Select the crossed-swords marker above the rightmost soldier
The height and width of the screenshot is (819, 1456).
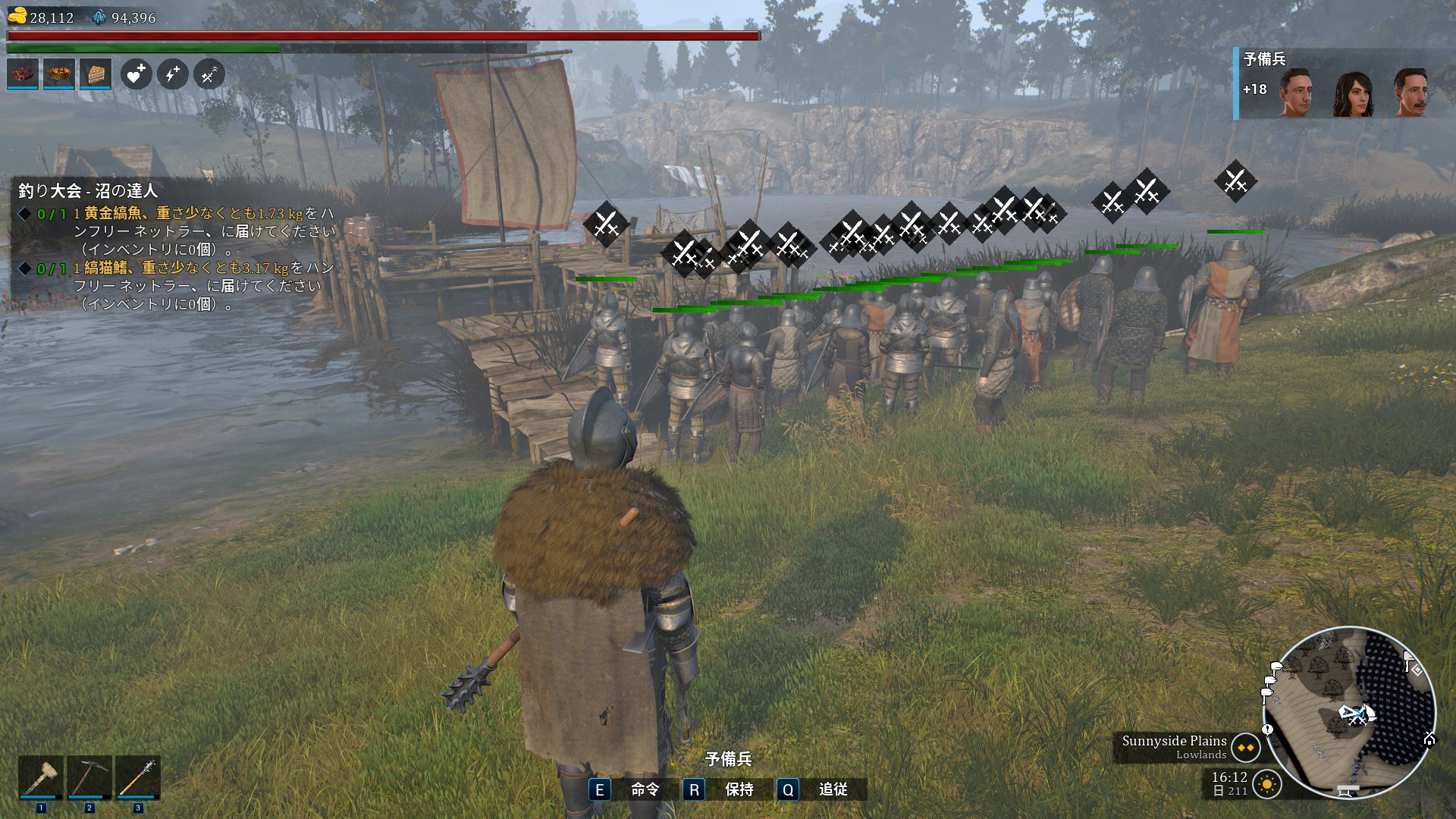click(1235, 181)
